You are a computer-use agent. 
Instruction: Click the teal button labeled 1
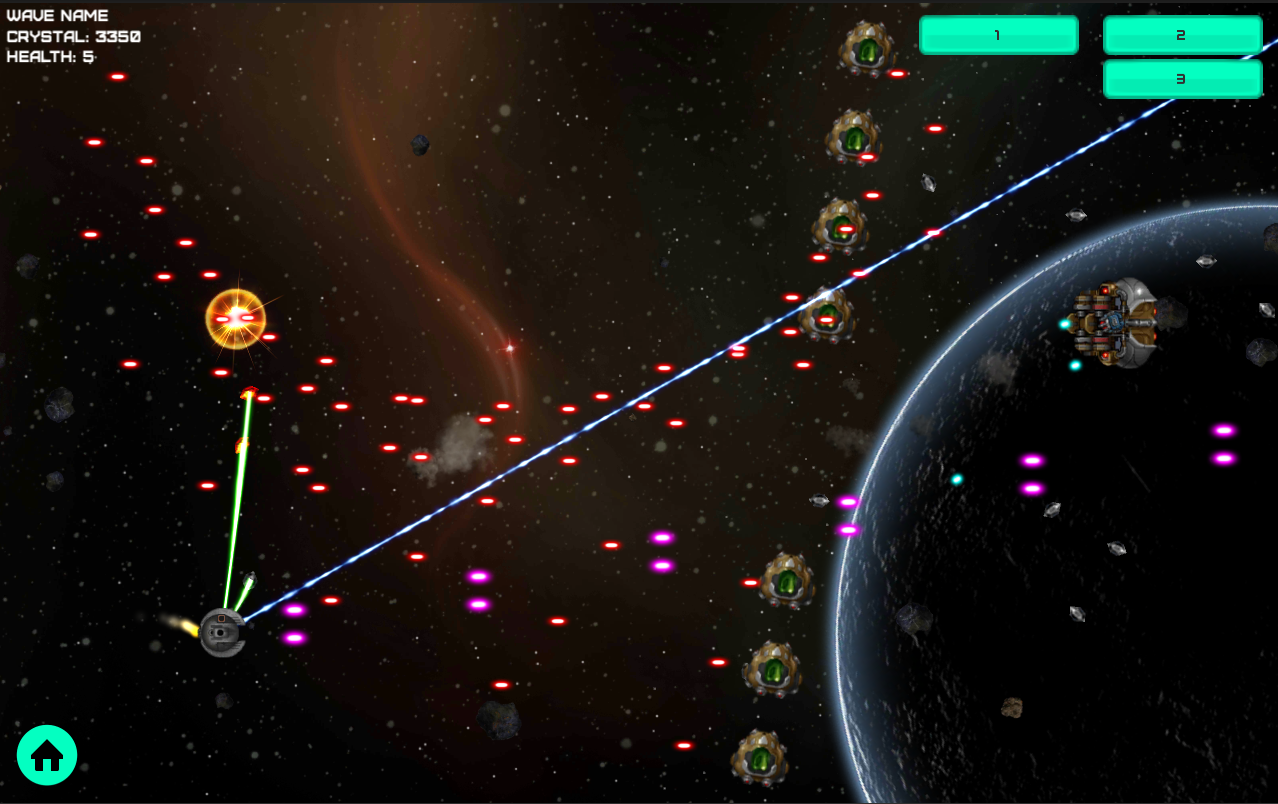[998, 35]
